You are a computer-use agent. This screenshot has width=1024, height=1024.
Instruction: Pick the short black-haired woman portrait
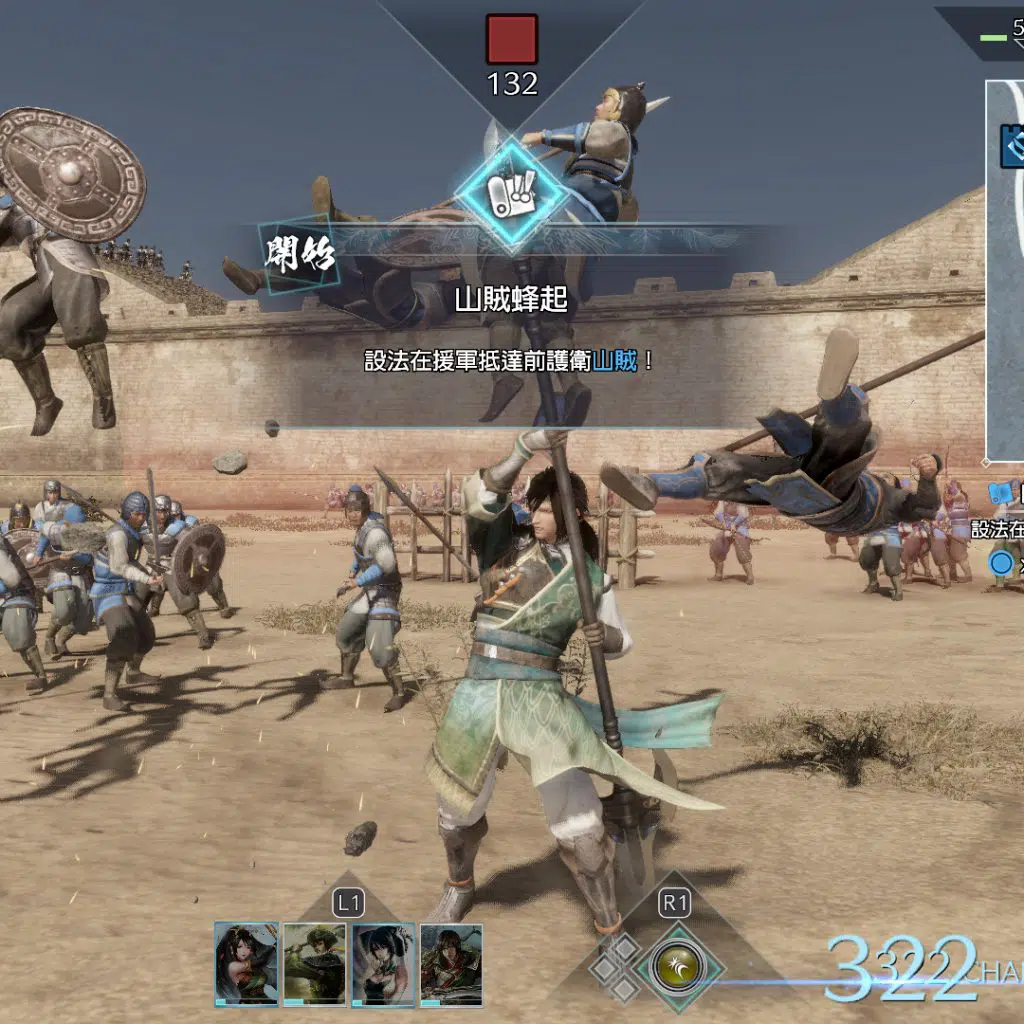pyautogui.click(x=383, y=963)
